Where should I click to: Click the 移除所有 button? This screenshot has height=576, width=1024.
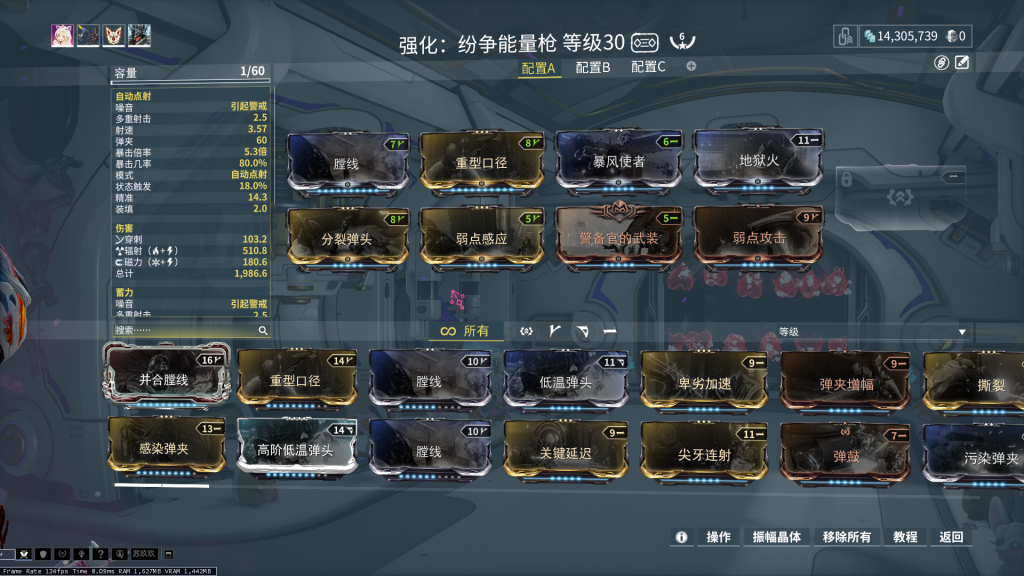tap(846, 537)
